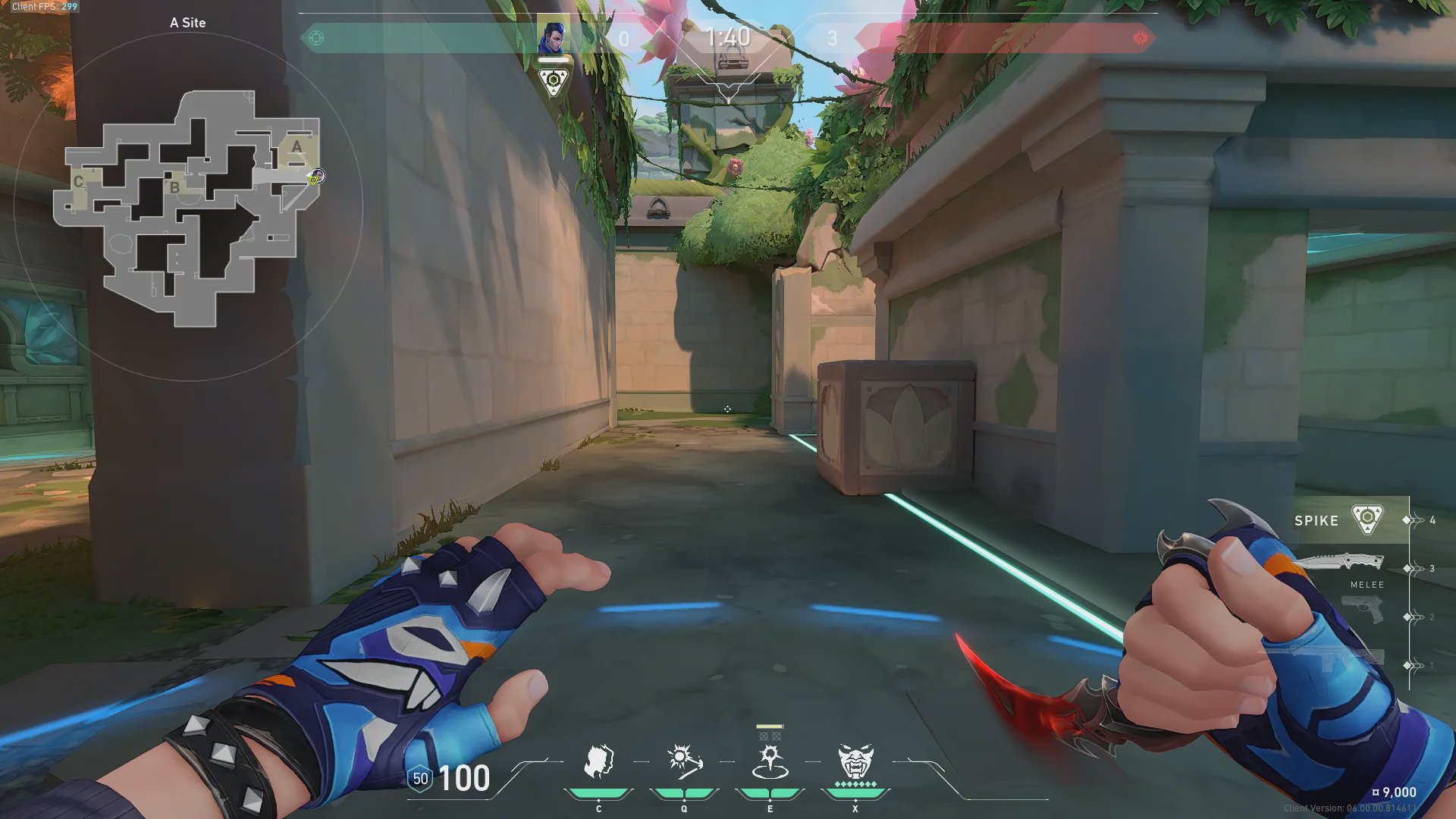Viewport: 1456px width, 819px height.
Task: Click the spike carrier icon below portrait
Action: click(x=554, y=81)
